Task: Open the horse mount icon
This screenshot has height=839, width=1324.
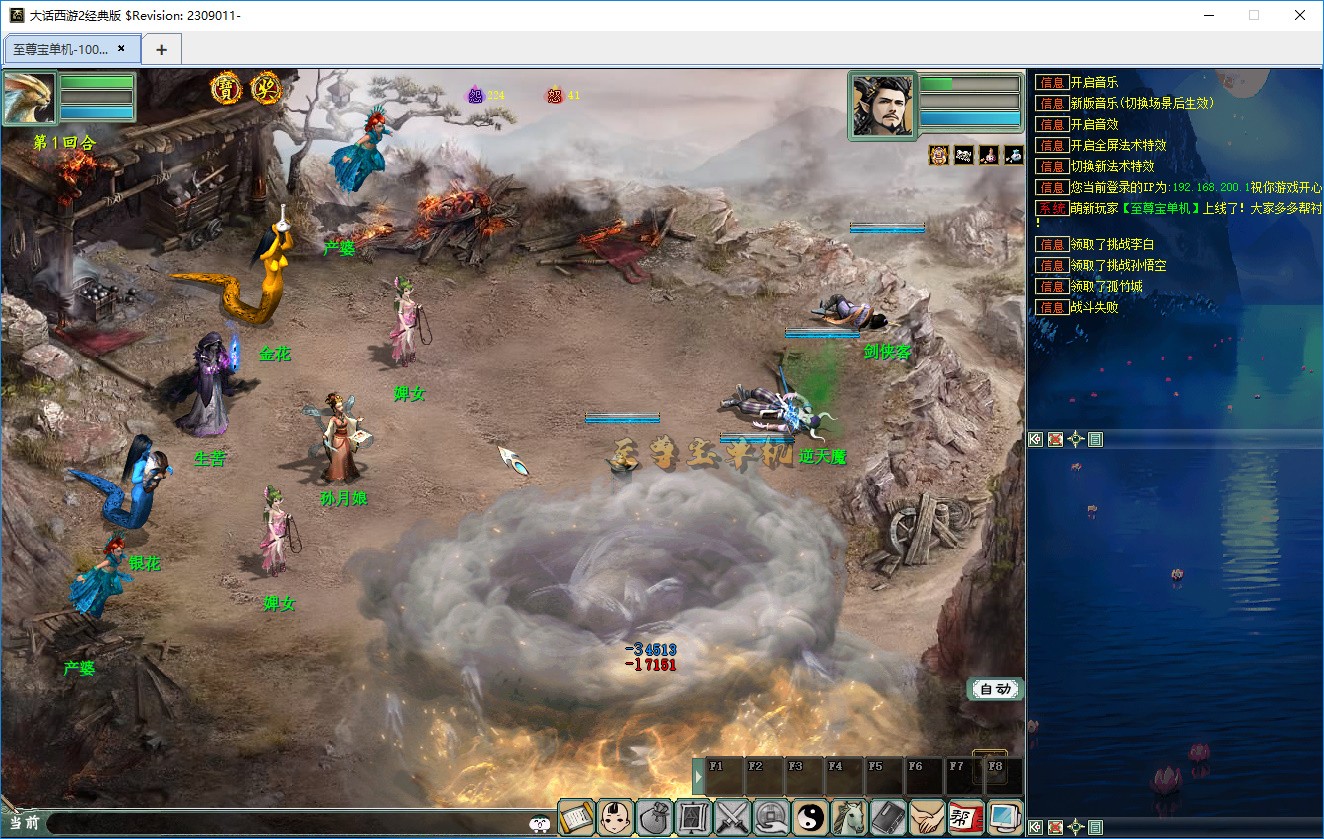Action: pyautogui.click(x=850, y=818)
